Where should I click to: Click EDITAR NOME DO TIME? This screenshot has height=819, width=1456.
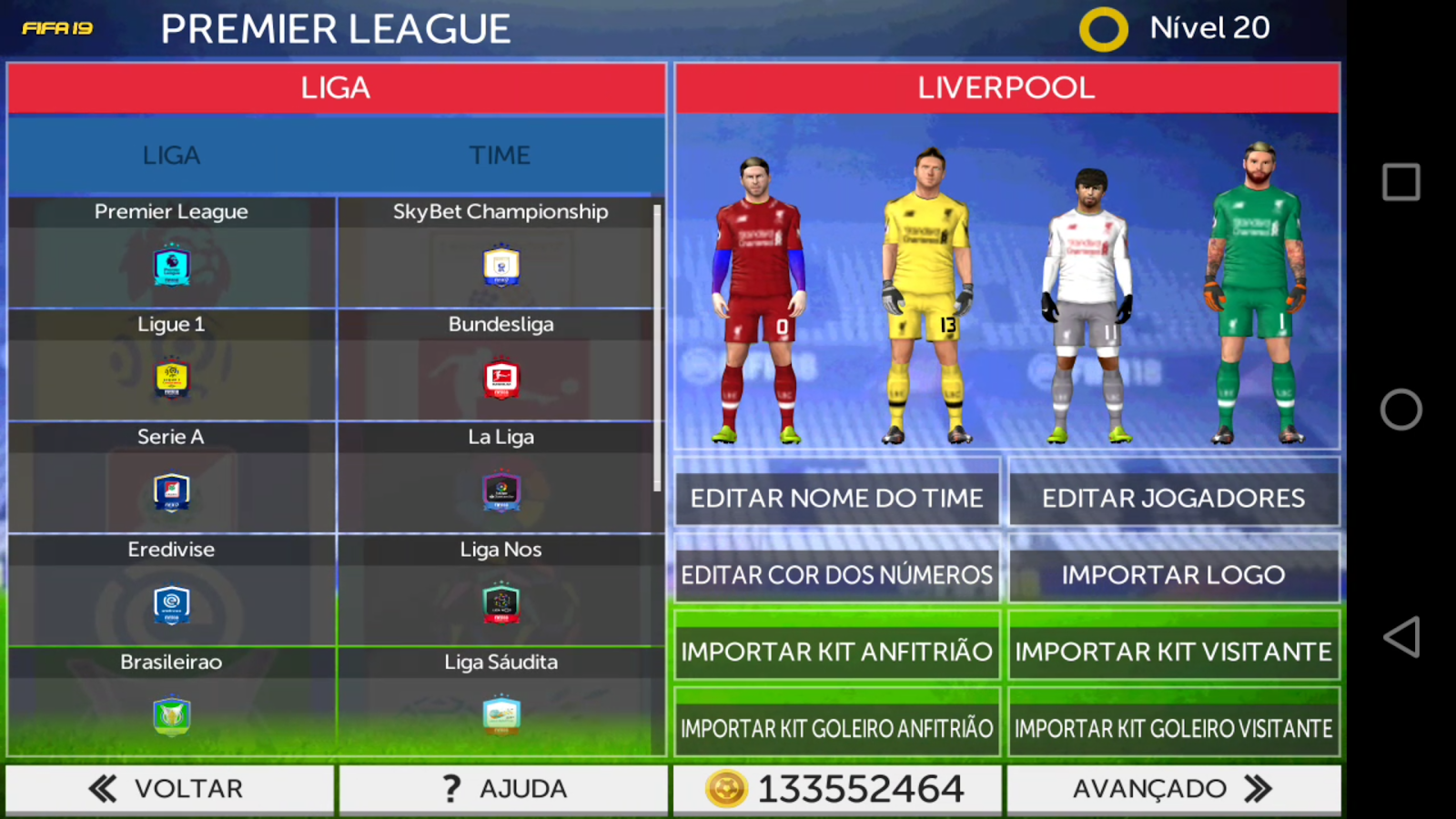836,497
